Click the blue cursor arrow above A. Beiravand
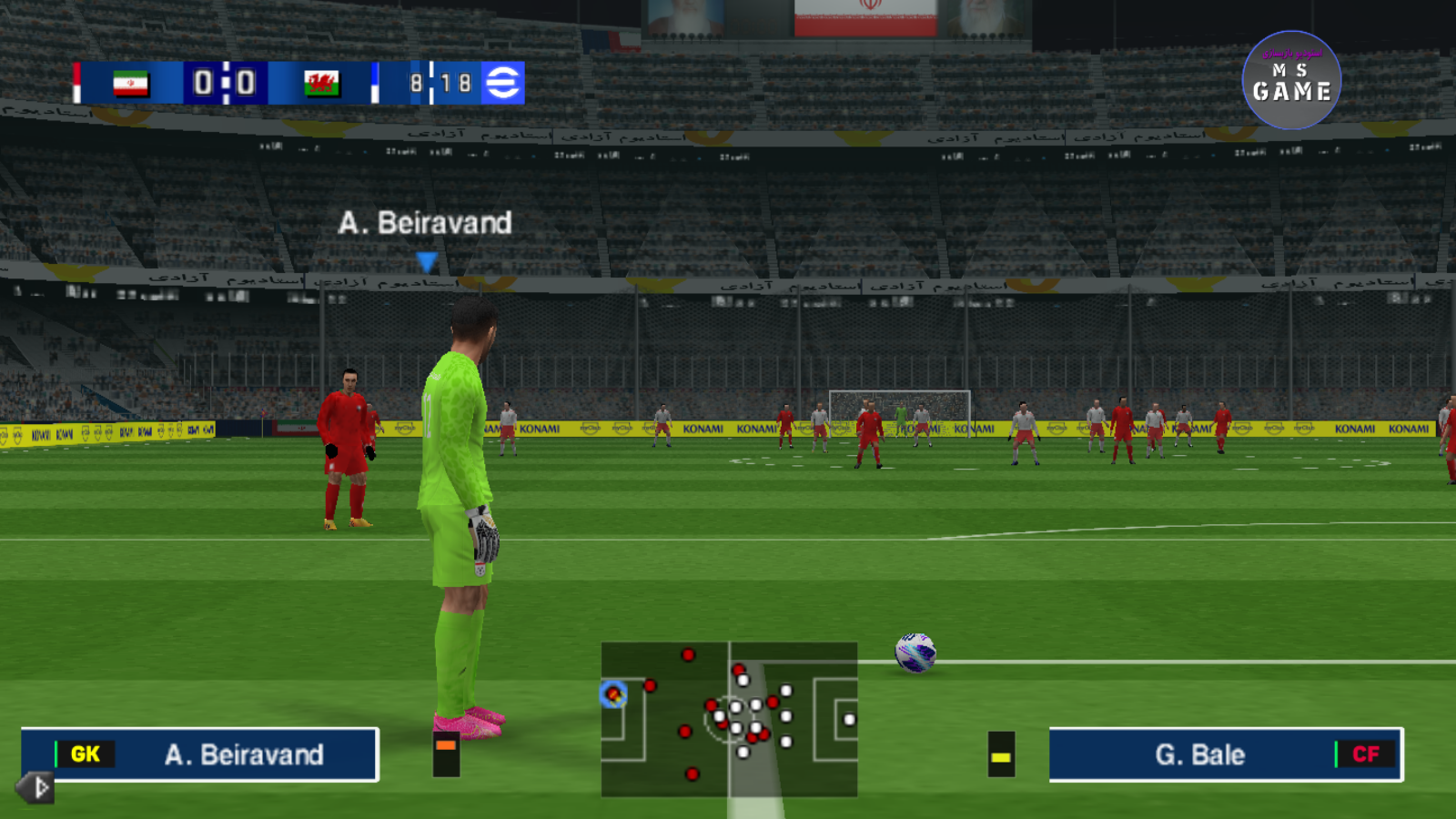The height and width of the screenshot is (819, 1456). 424,262
